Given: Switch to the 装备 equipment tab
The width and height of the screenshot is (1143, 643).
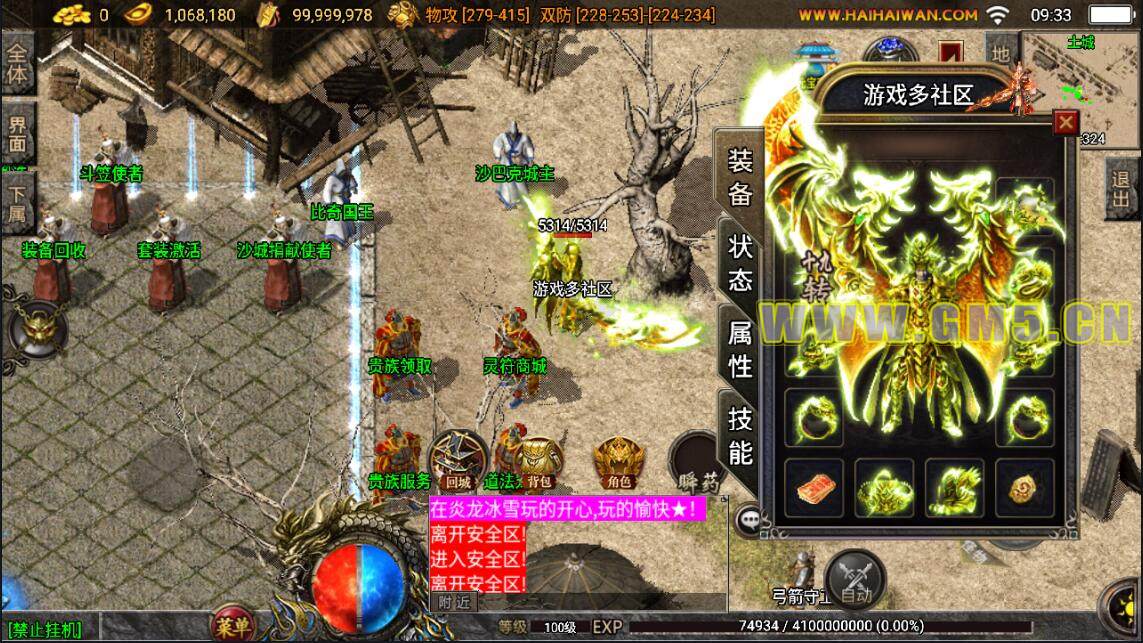Looking at the screenshot, I should coord(740,176).
